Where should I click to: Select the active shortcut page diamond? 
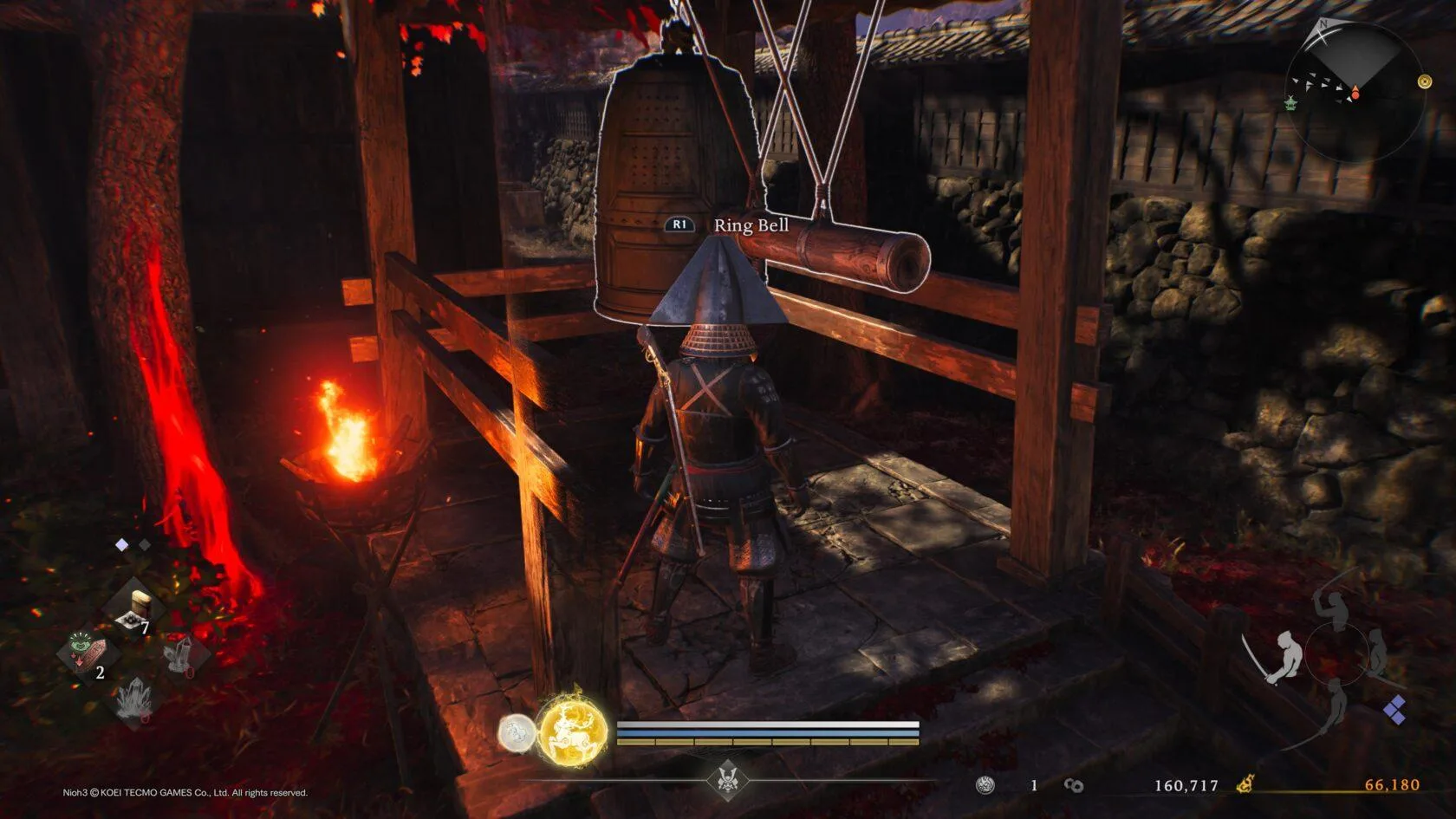pos(122,545)
